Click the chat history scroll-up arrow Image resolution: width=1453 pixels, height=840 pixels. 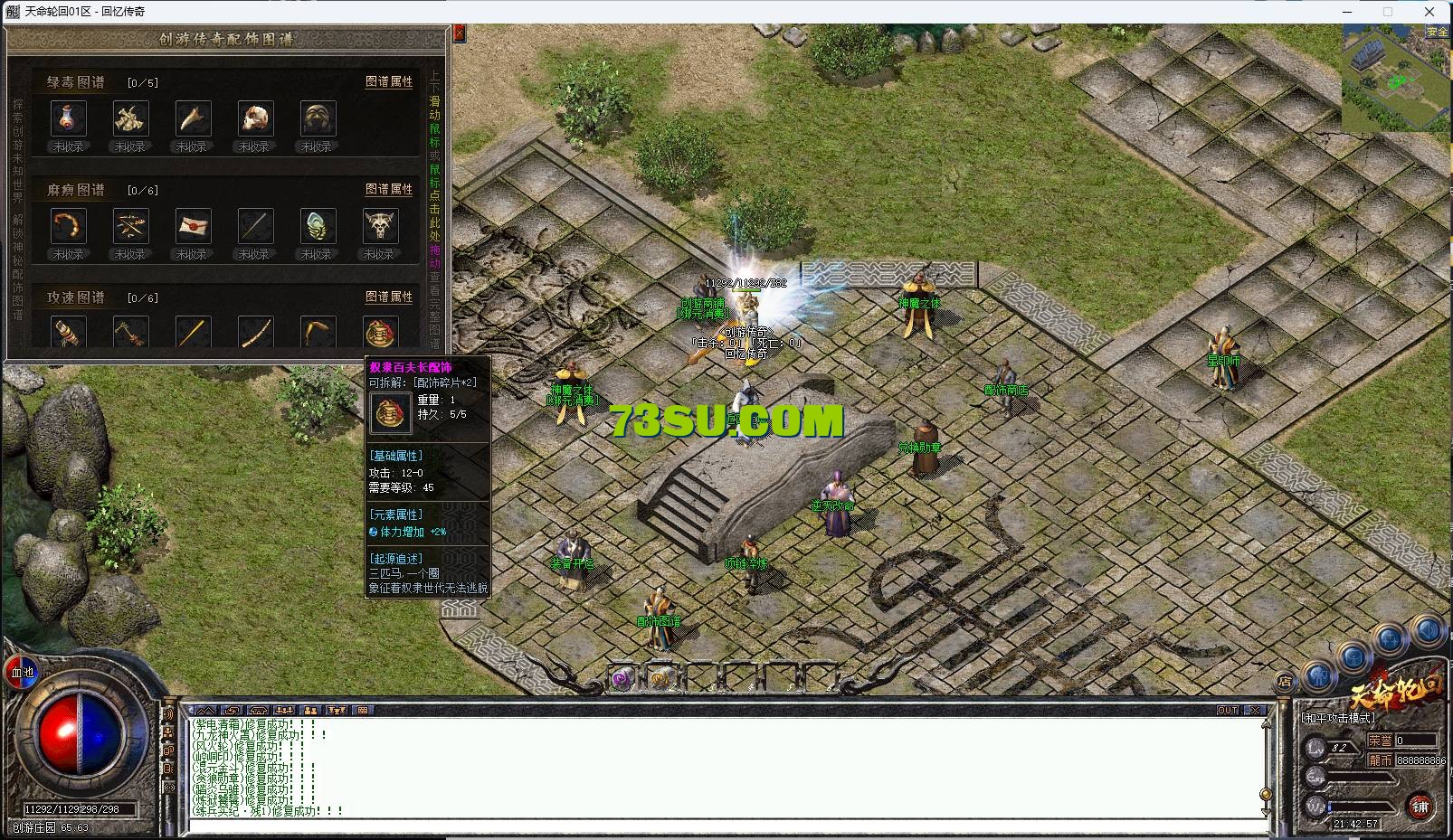click(1266, 723)
